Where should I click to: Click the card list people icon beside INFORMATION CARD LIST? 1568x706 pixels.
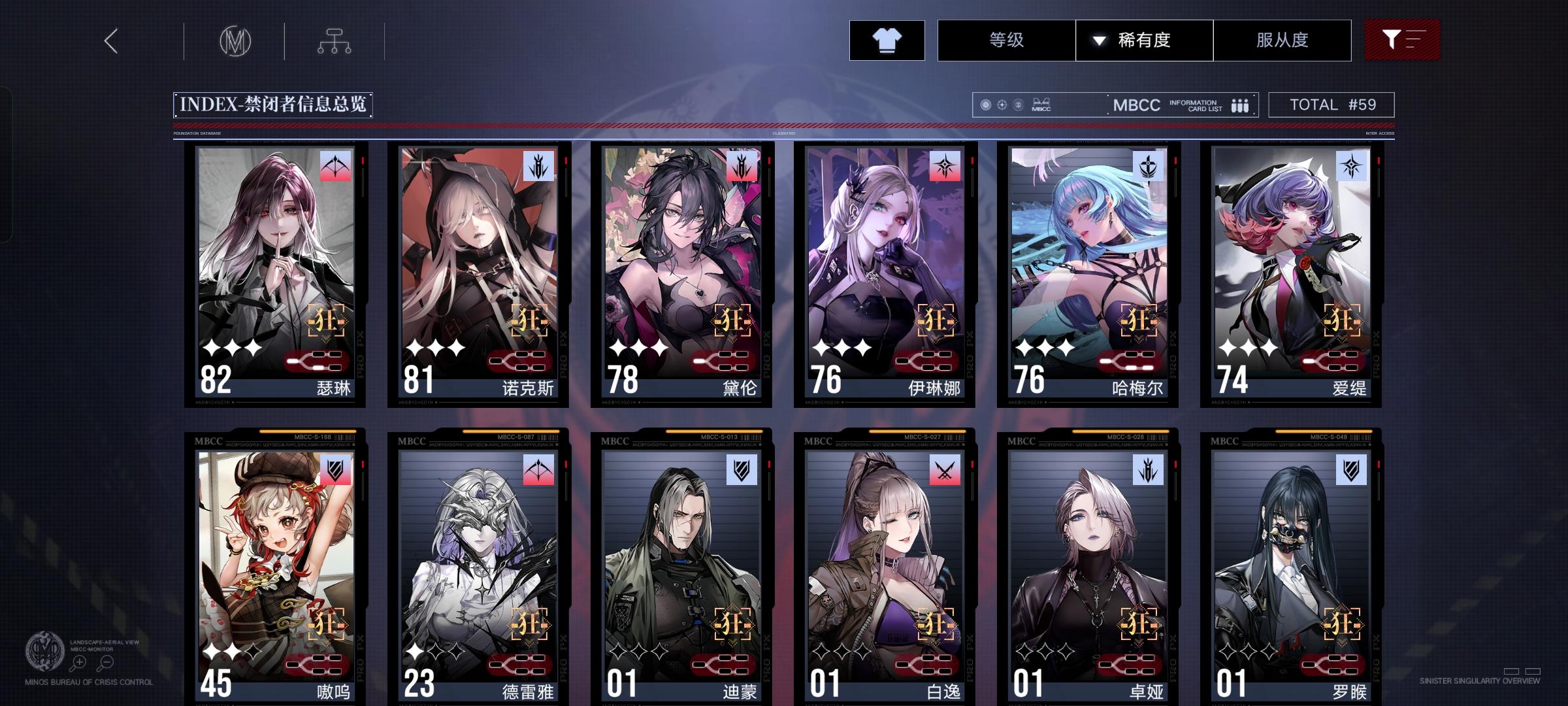pos(1239,105)
